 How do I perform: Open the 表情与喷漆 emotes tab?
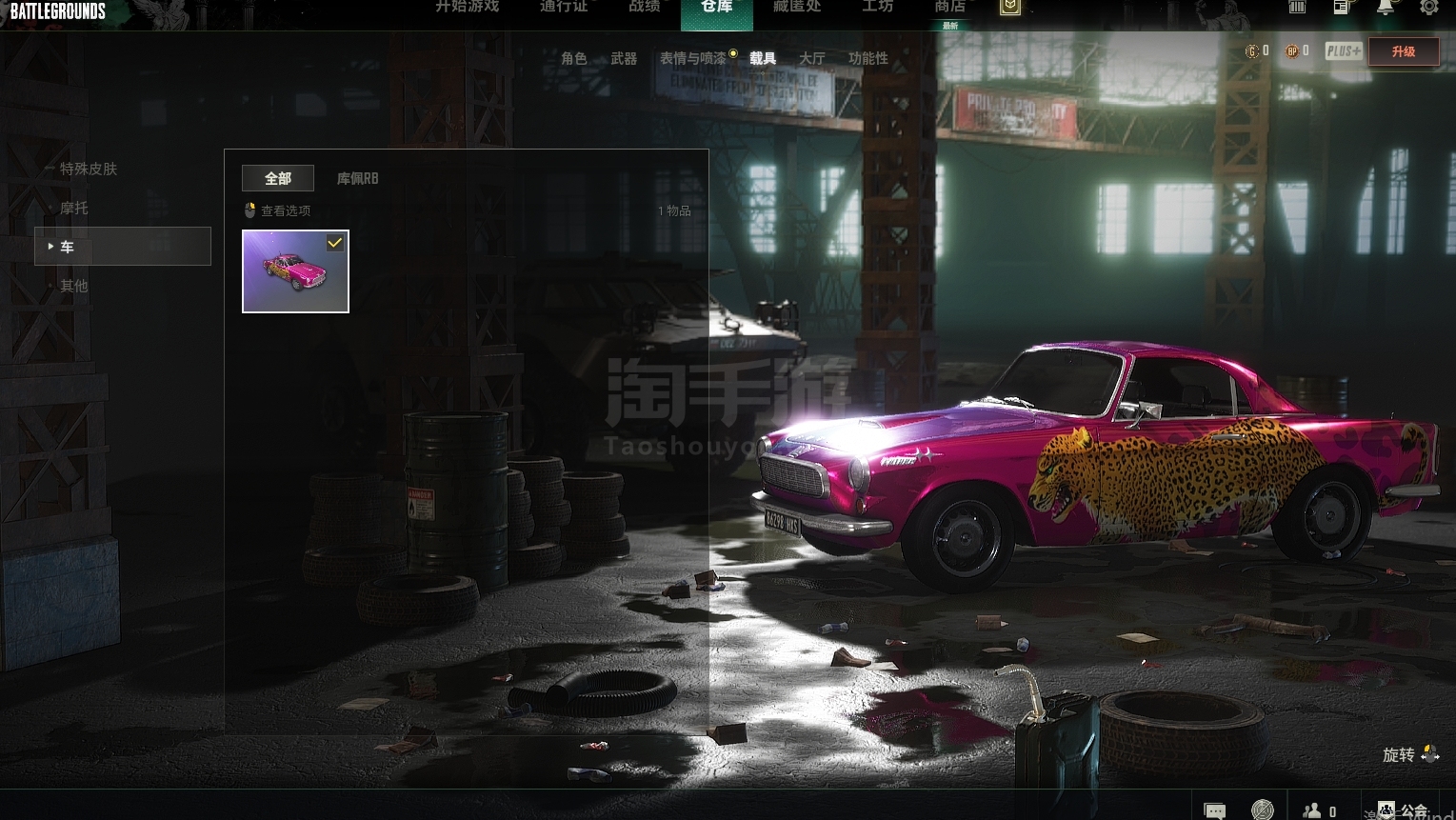pyautogui.click(x=692, y=58)
